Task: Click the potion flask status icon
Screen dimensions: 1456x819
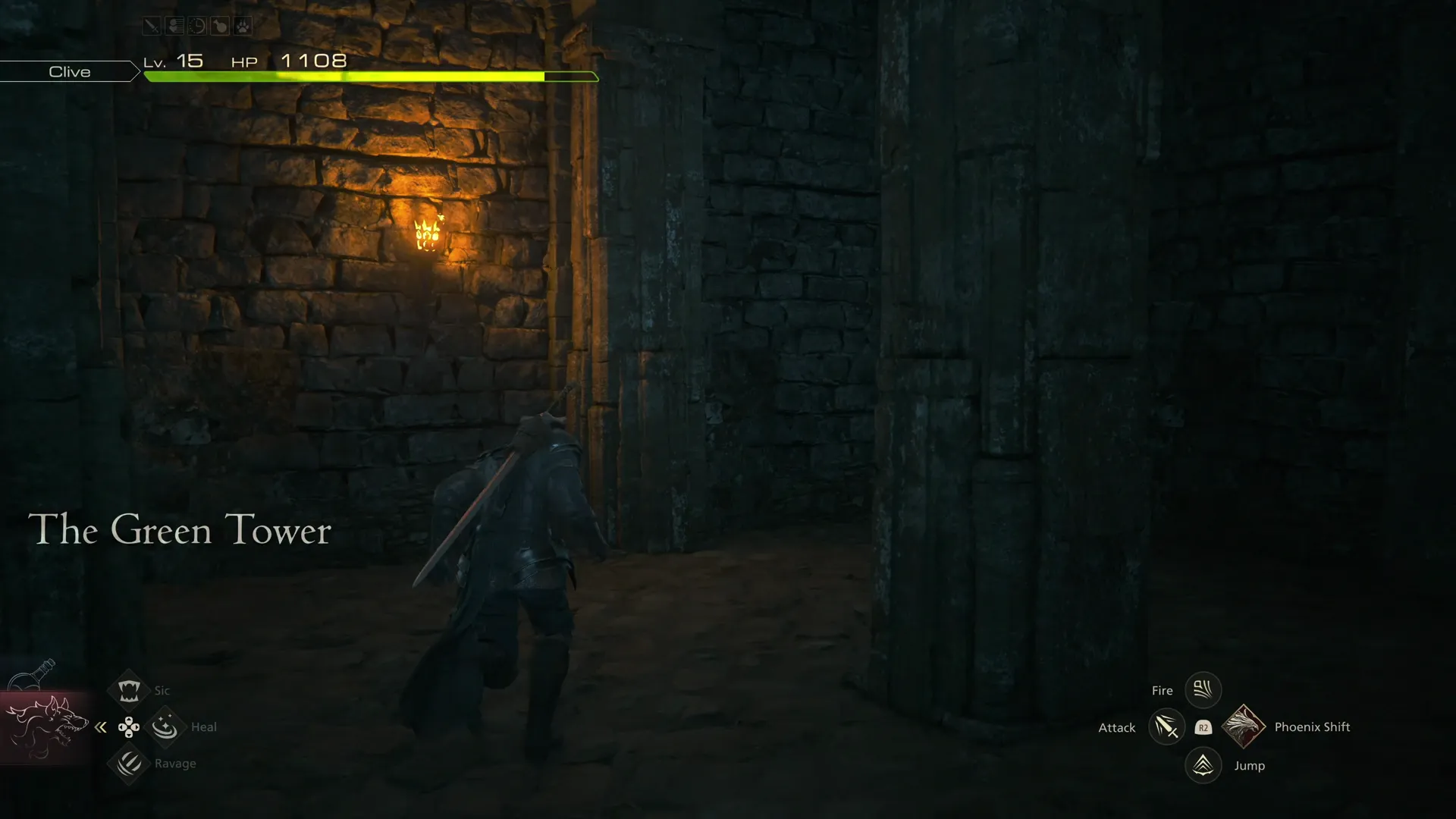Action: click(x=220, y=26)
